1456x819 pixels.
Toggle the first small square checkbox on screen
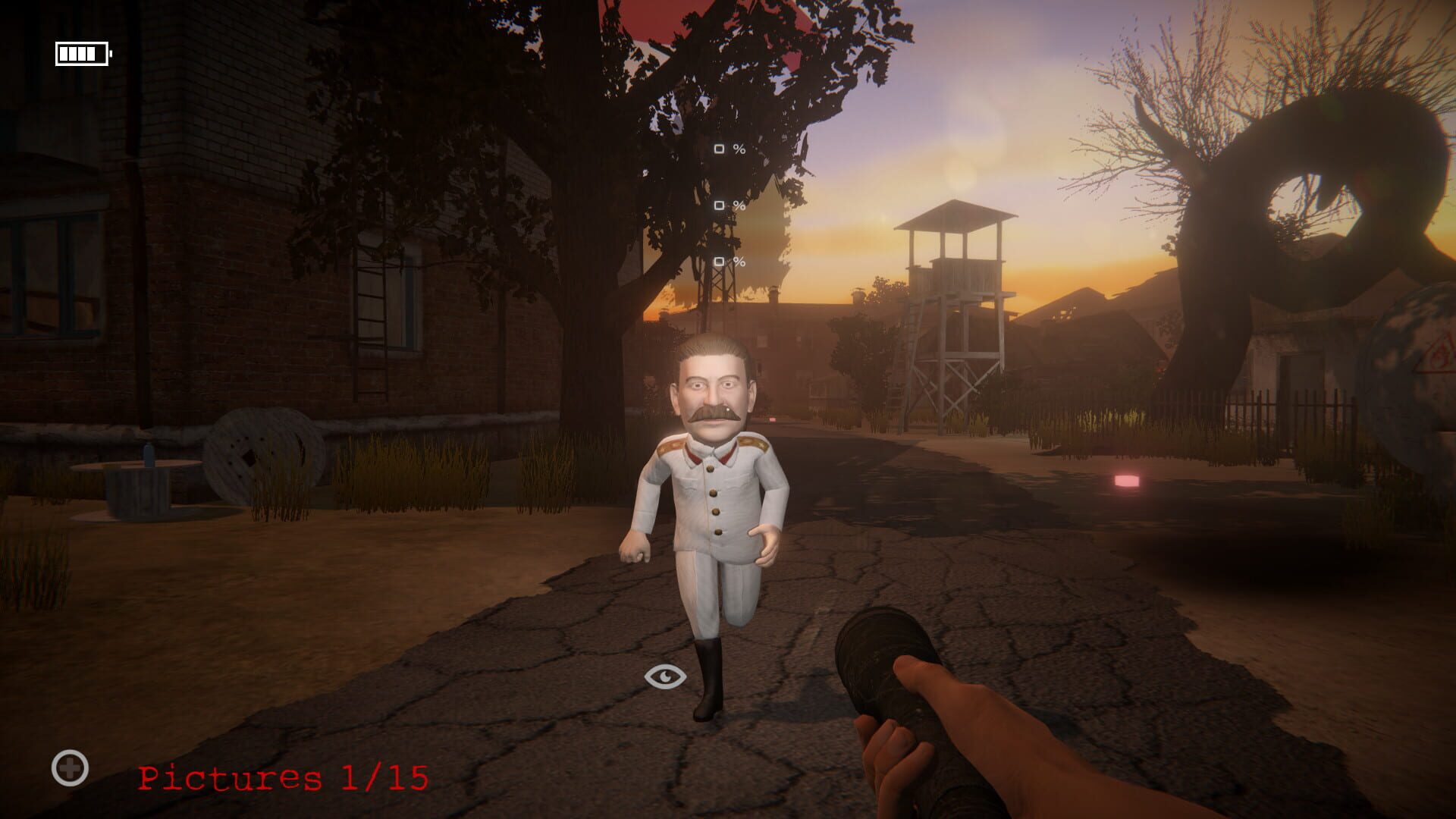point(718,149)
